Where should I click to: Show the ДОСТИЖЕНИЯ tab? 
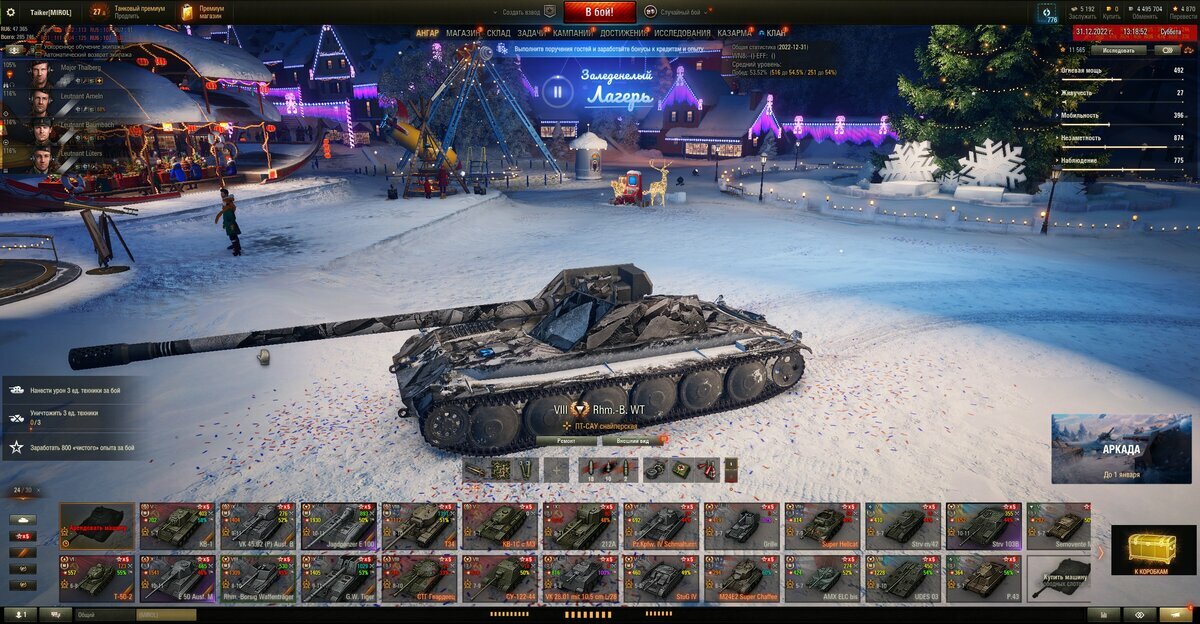click(x=623, y=33)
